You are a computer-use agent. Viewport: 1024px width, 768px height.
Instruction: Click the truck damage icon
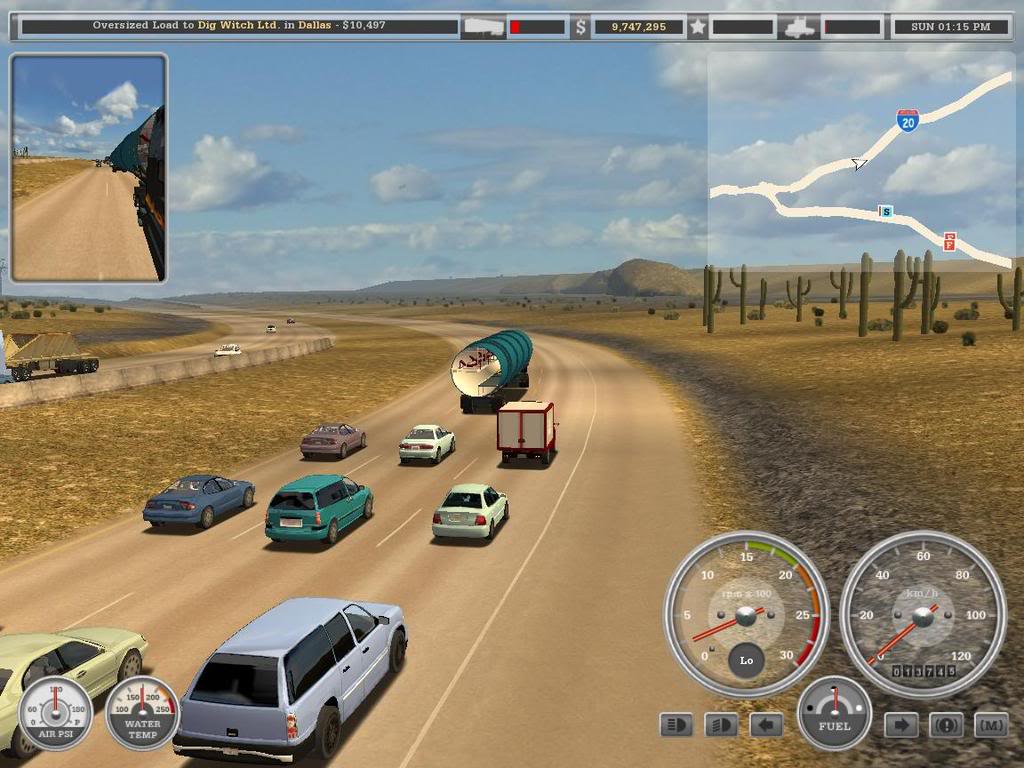(x=799, y=27)
